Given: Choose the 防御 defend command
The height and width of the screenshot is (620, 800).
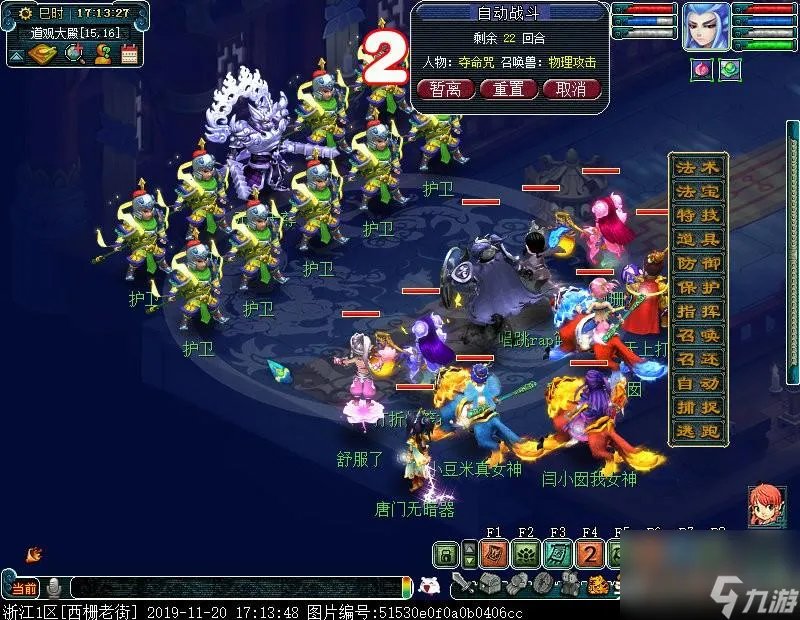Looking at the screenshot, I should point(697,263).
